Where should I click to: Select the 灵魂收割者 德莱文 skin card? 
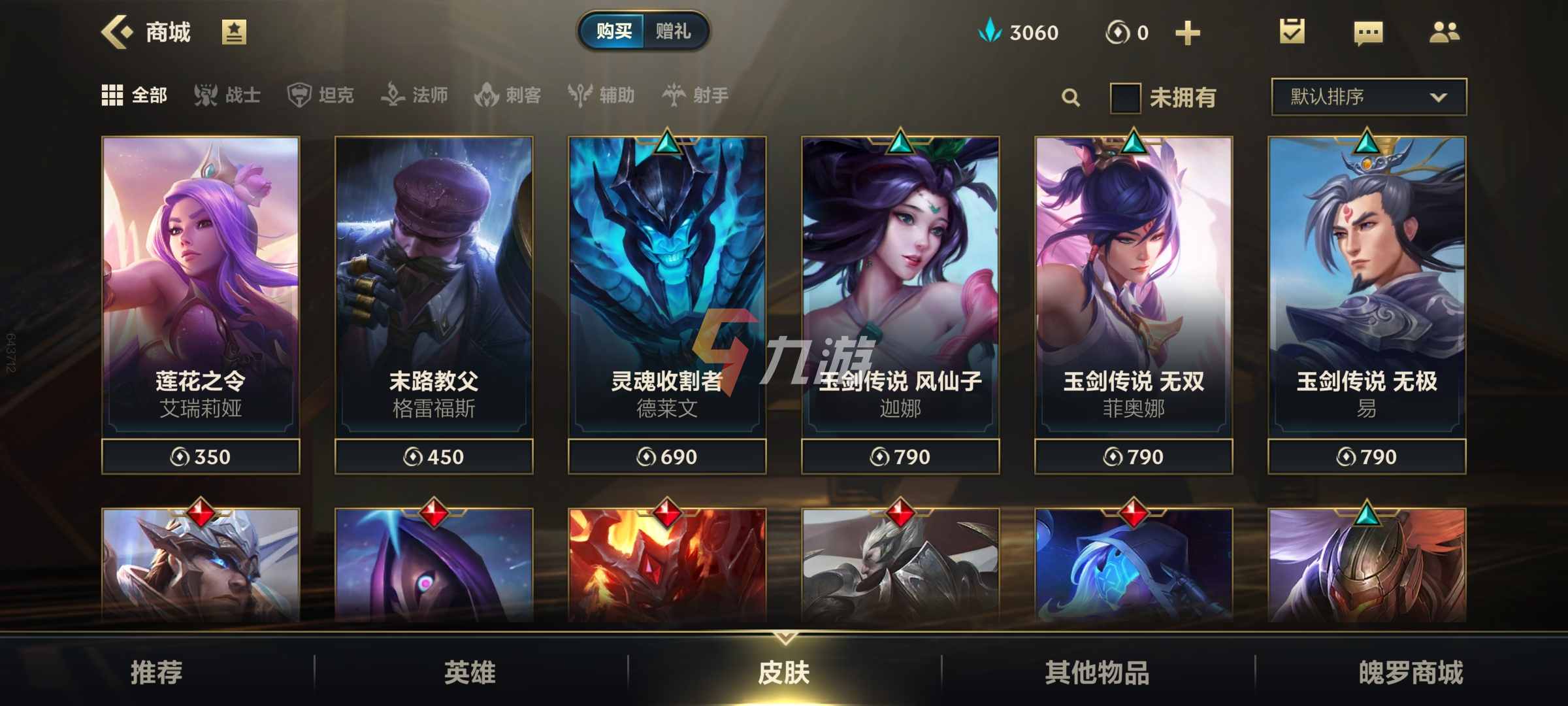[x=668, y=281]
